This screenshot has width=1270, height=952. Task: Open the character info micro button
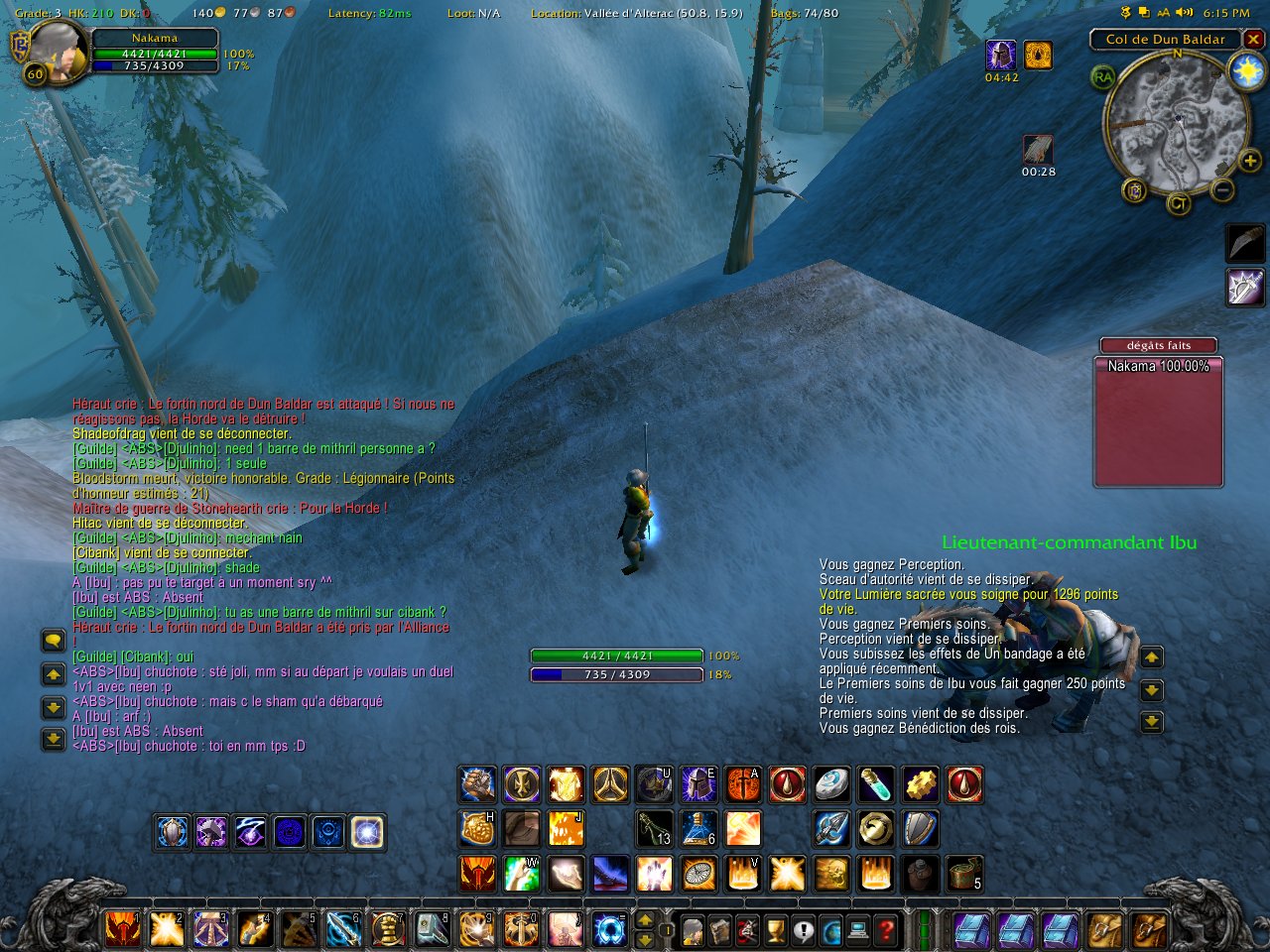(x=694, y=930)
